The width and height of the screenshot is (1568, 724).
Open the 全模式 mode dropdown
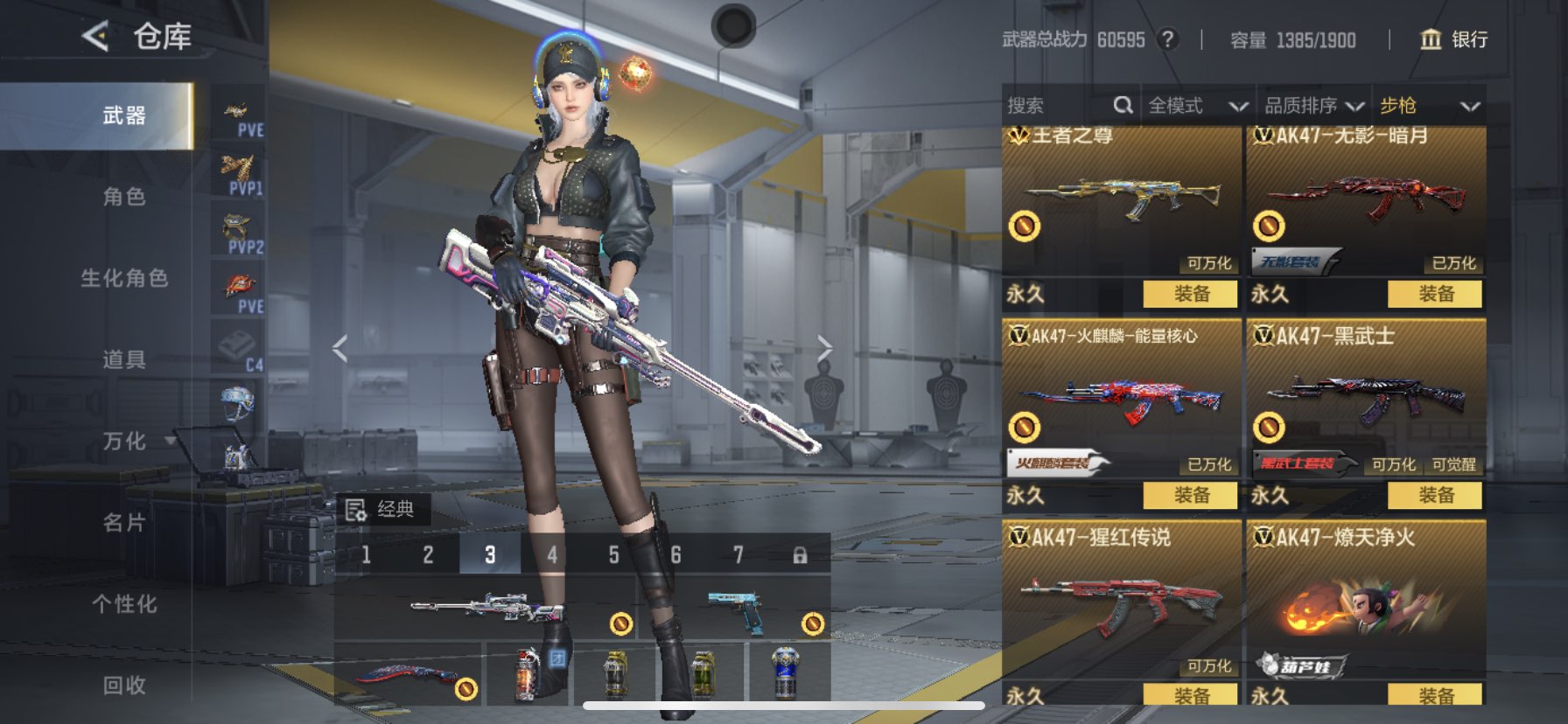click(1197, 106)
